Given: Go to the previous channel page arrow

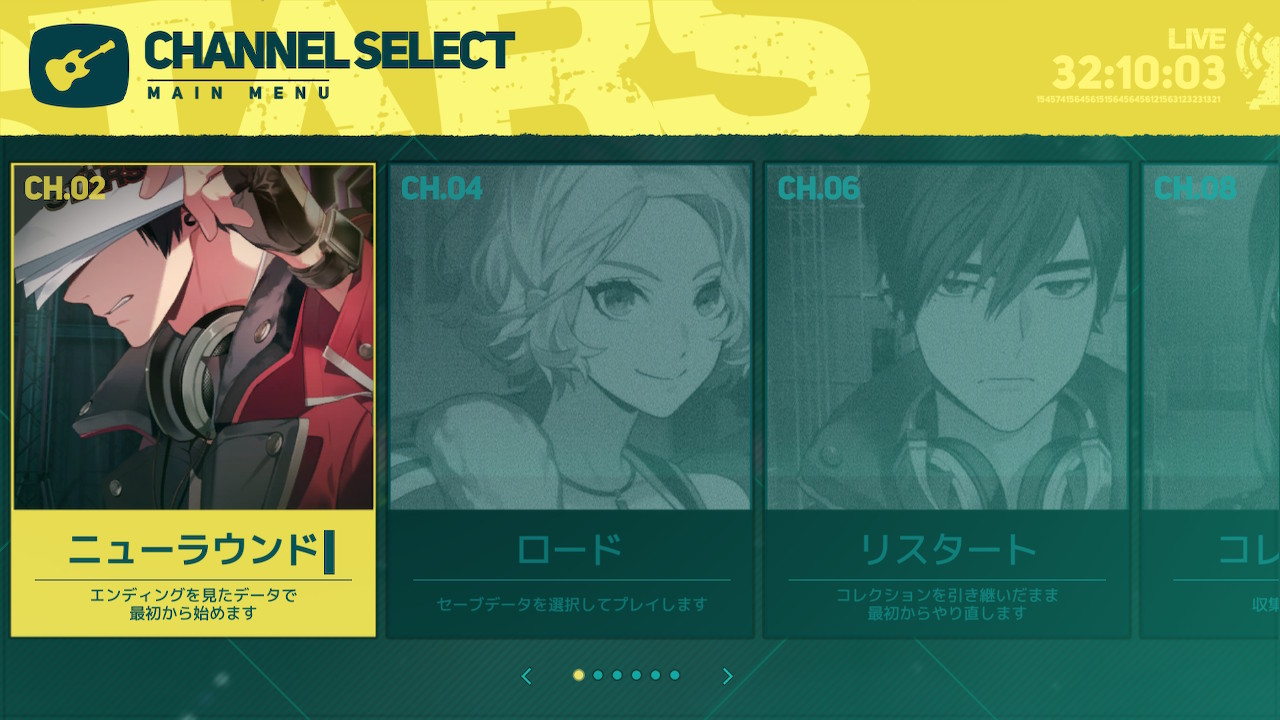Looking at the screenshot, I should tap(527, 677).
